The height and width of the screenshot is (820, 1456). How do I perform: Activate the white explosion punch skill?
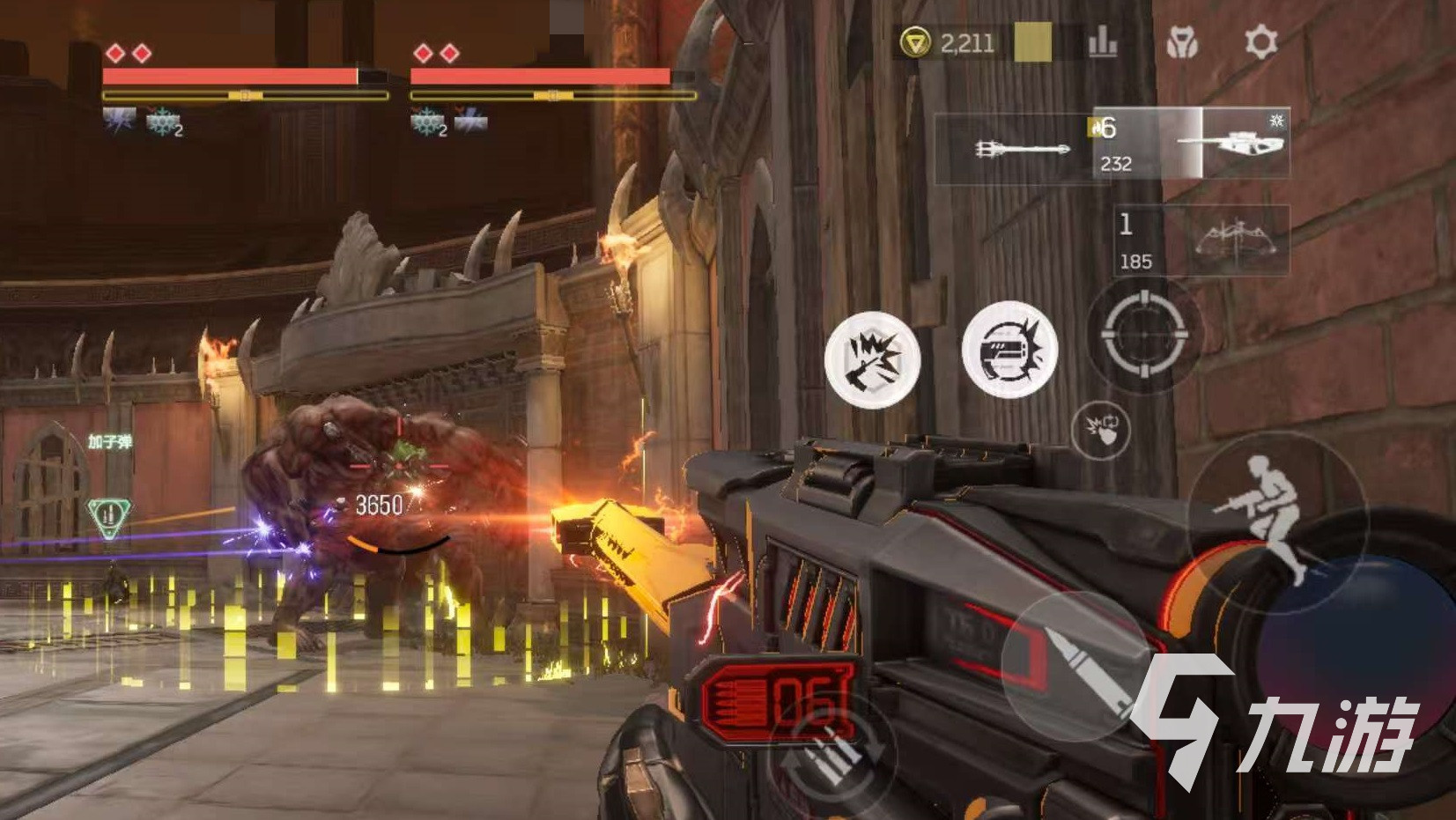[872, 359]
